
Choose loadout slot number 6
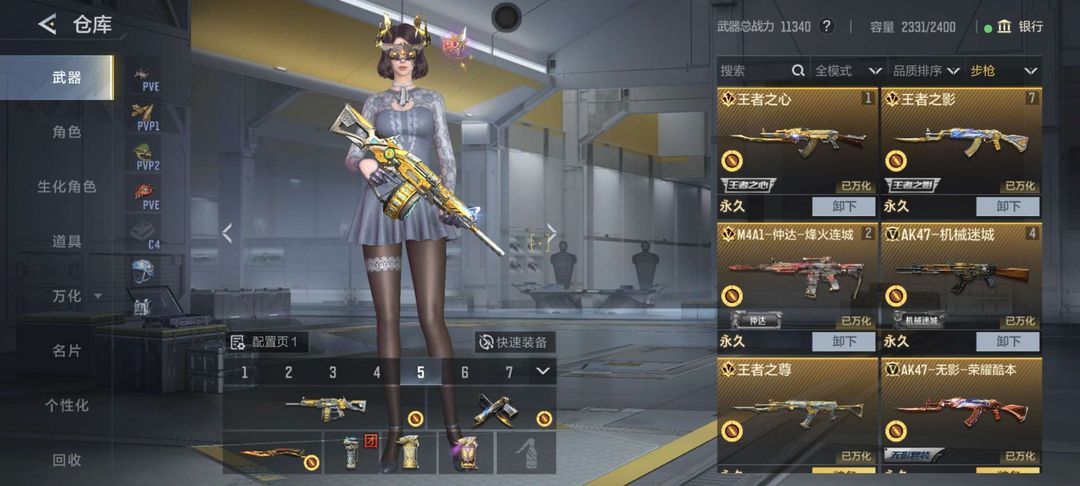pyautogui.click(x=465, y=373)
